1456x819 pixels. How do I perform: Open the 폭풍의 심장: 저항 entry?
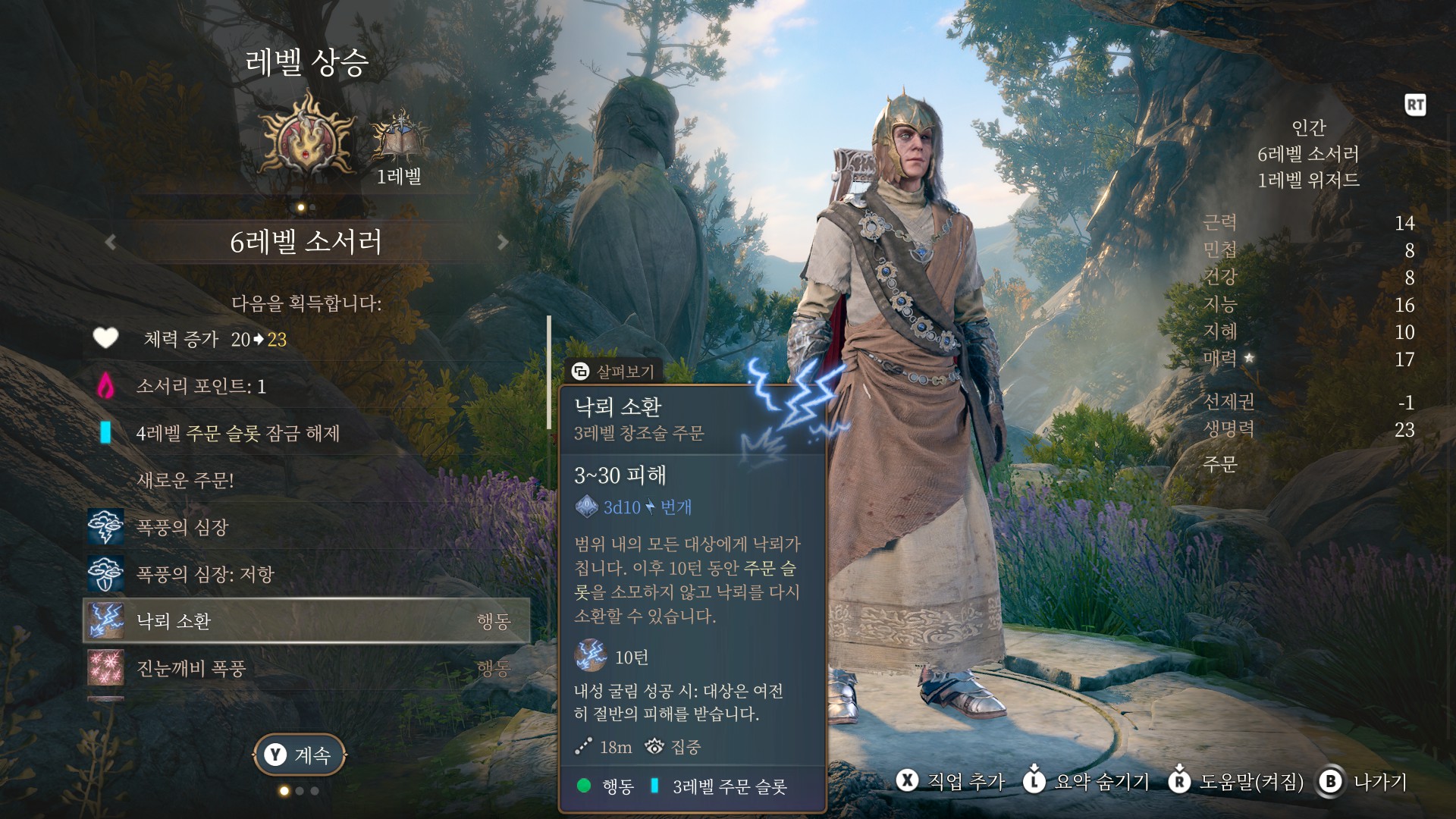click(305, 574)
